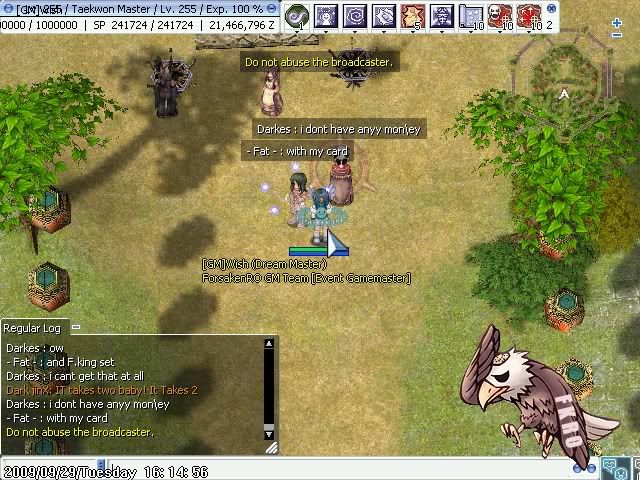This screenshot has height=480, width=640.
Task: Click the chat window resize grip
Action: coord(270,449)
